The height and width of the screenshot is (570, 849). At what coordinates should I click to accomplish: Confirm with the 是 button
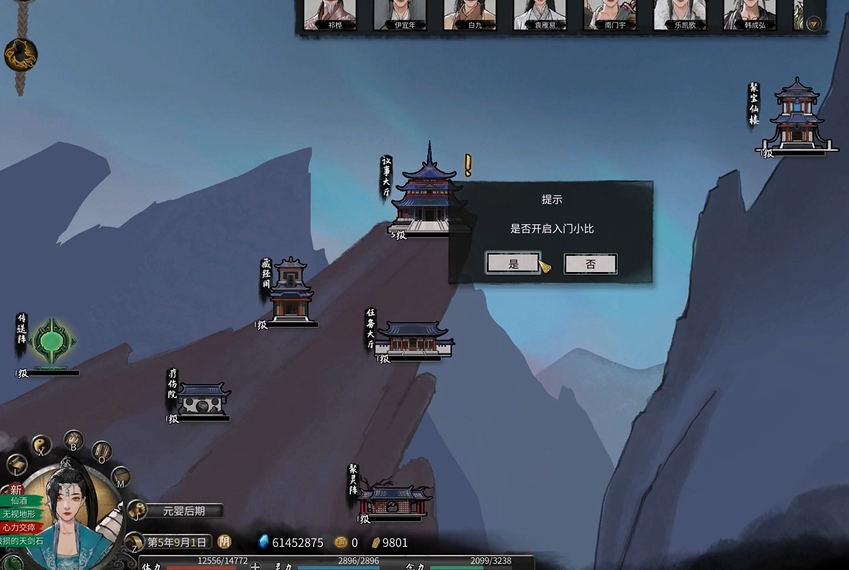(x=513, y=264)
